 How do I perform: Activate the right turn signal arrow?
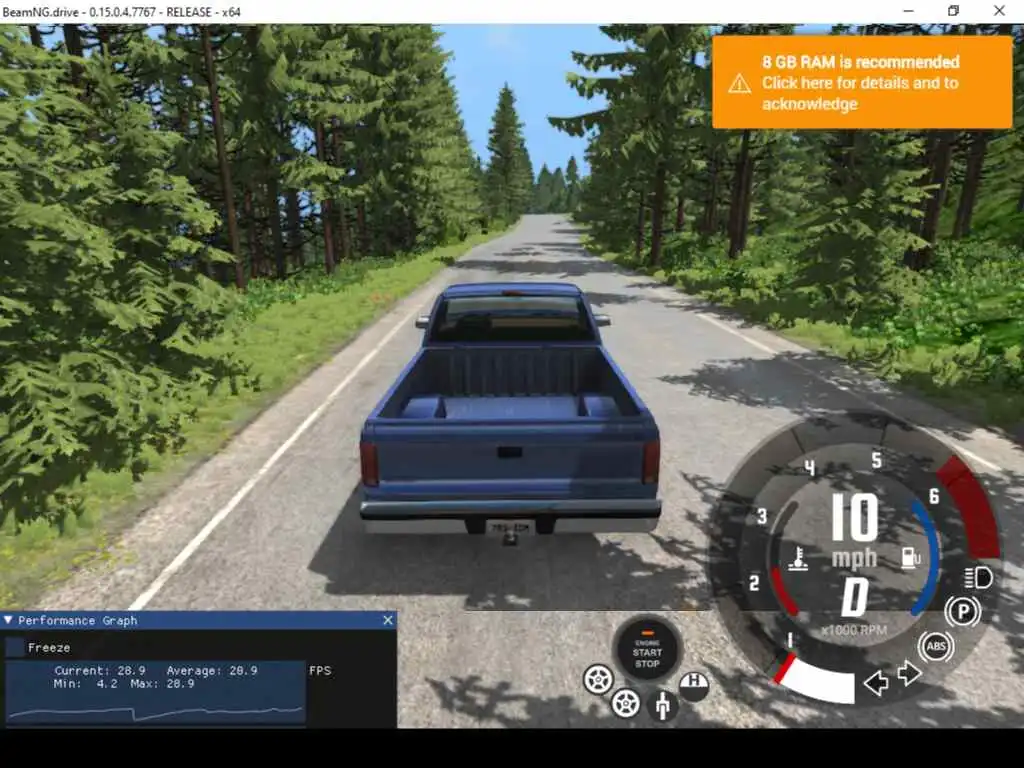[909, 673]
